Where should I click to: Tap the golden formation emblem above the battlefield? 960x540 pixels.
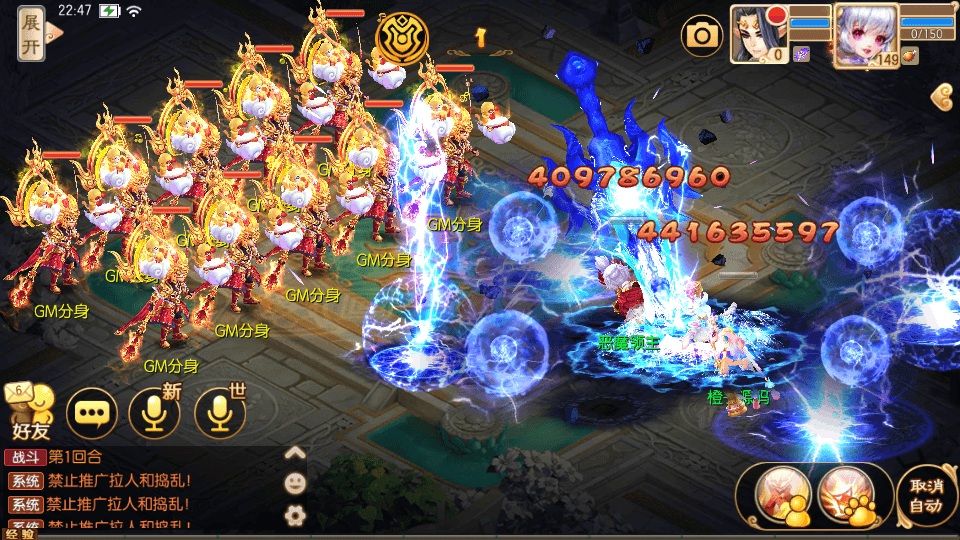click(402, 38)
